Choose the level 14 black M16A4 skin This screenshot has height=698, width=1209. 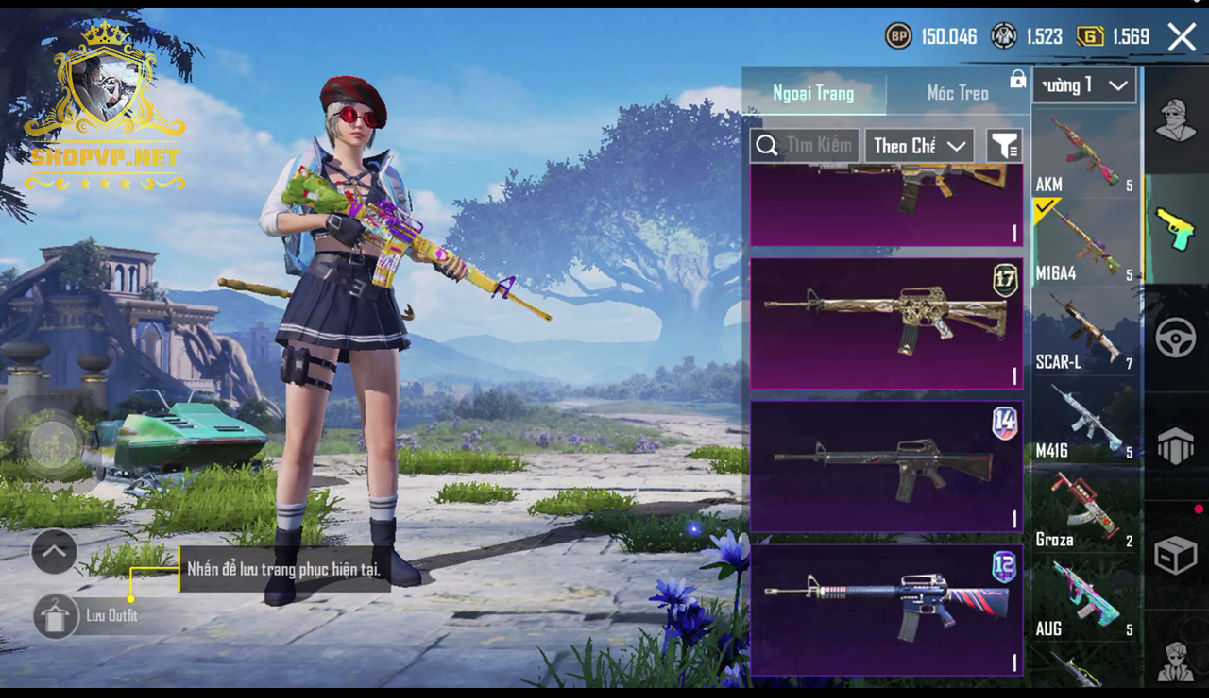(886, 466)
